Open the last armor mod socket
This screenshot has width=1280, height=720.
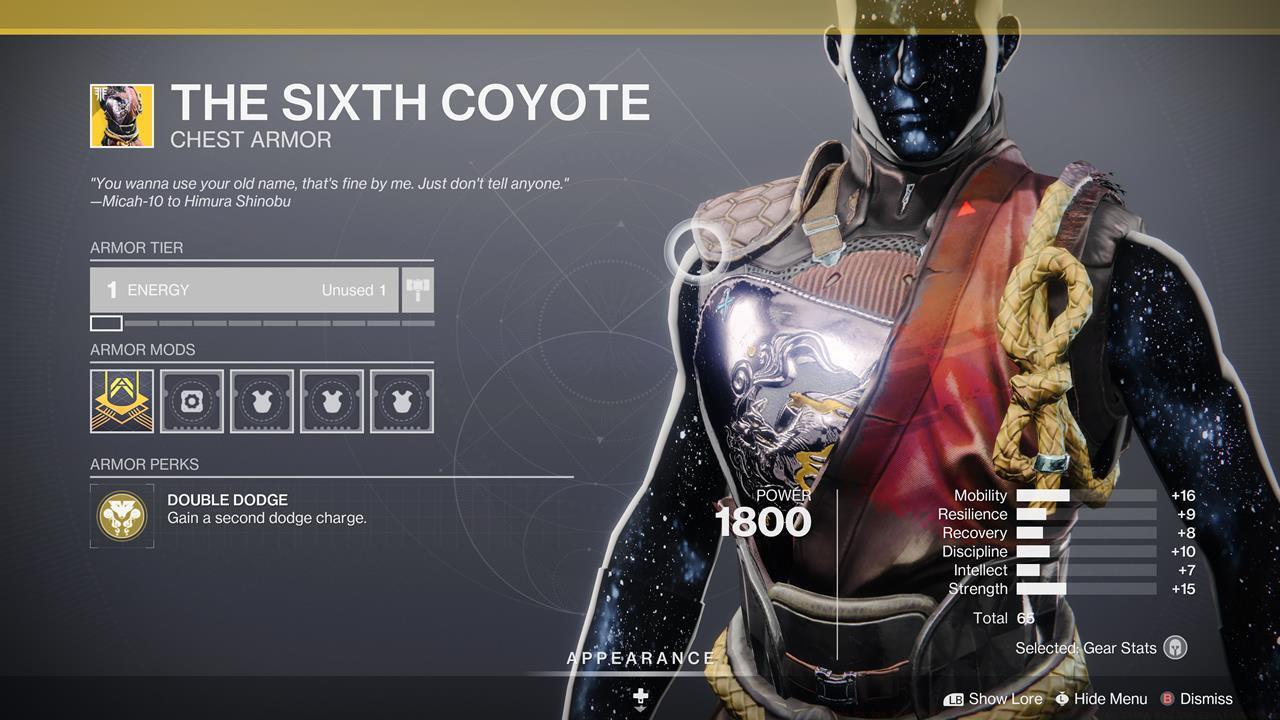click(401, 401)
